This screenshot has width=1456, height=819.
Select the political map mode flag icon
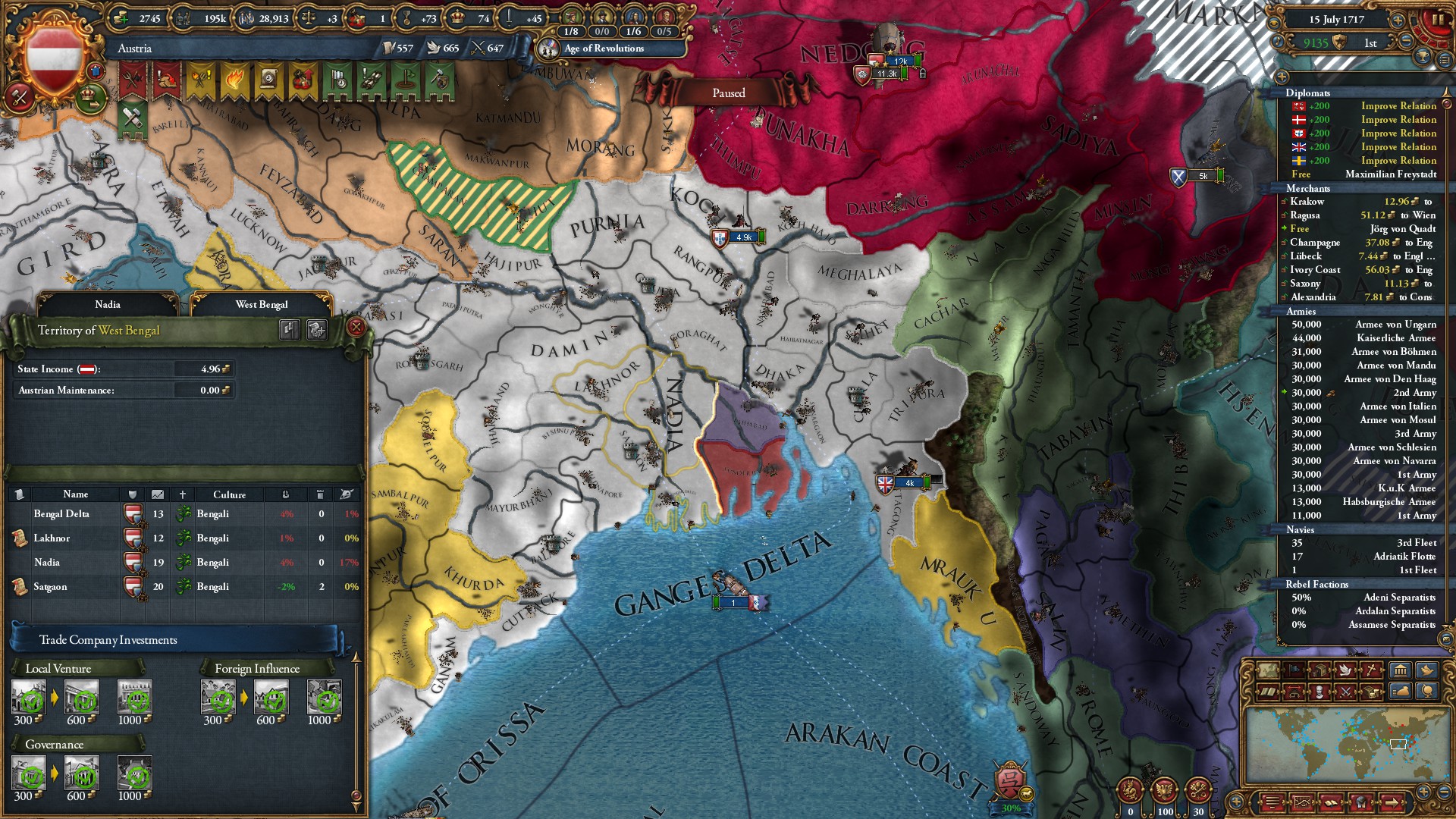pos(1294,670)
